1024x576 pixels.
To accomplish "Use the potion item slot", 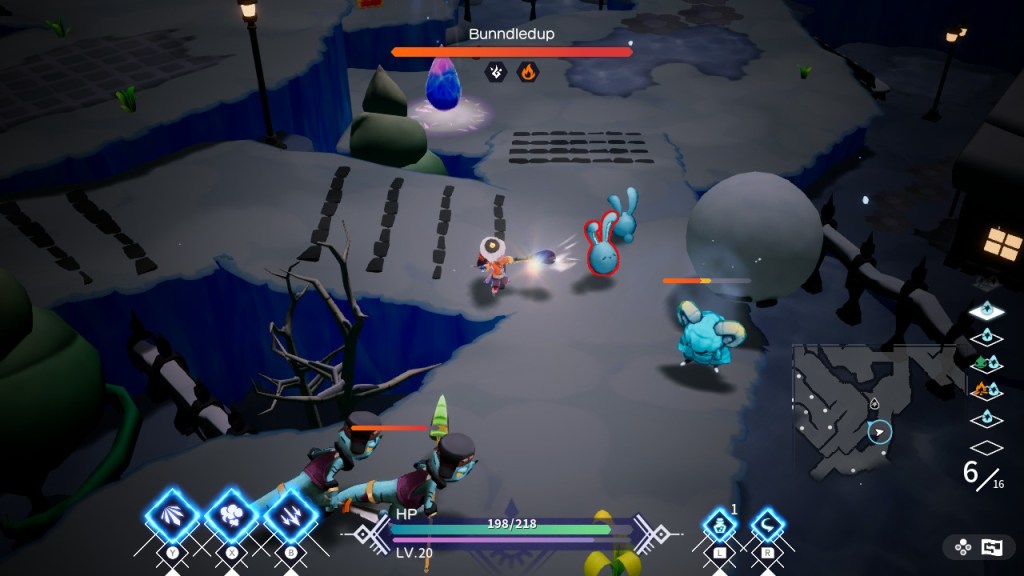I will pyautogui.click(x=719, y=524).
